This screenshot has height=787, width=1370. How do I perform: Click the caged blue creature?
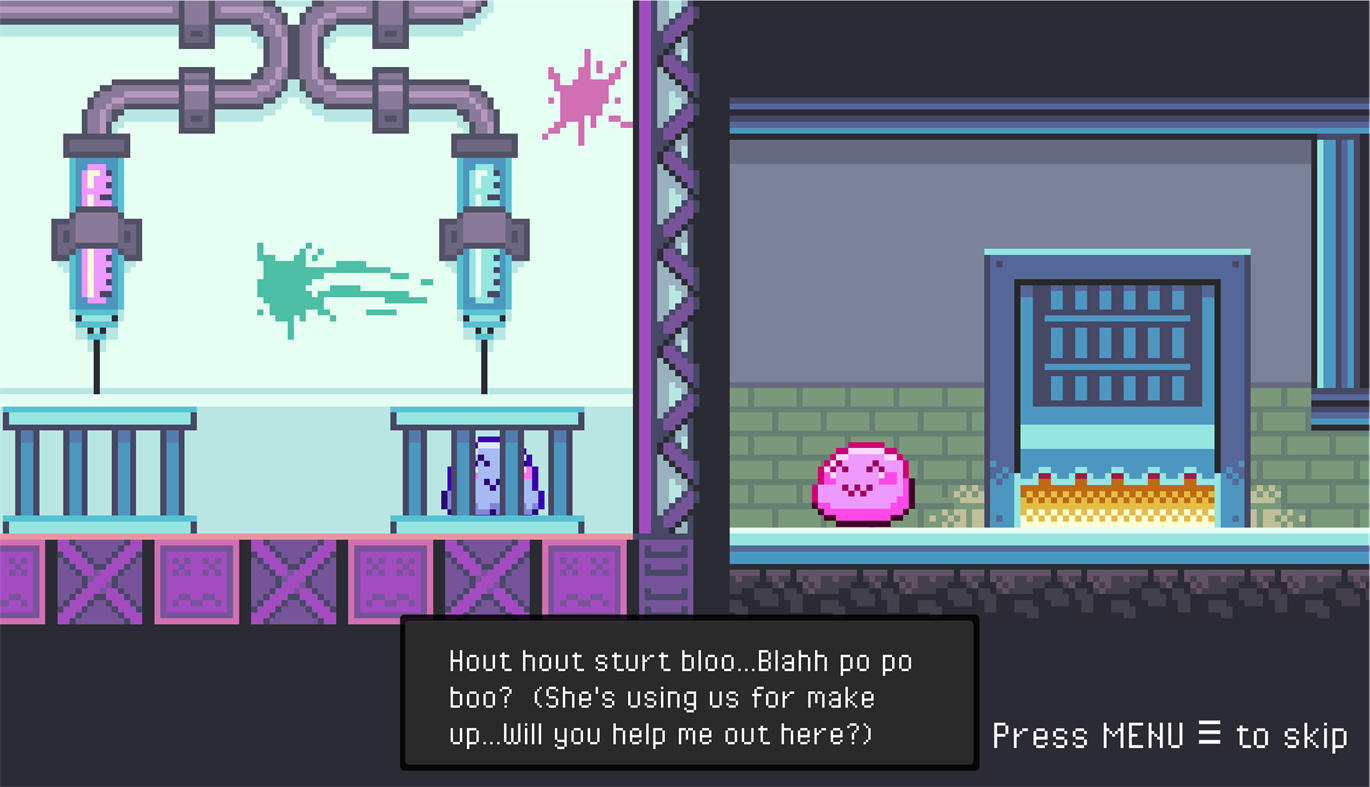pyautogui.click(x=487, y=480)
